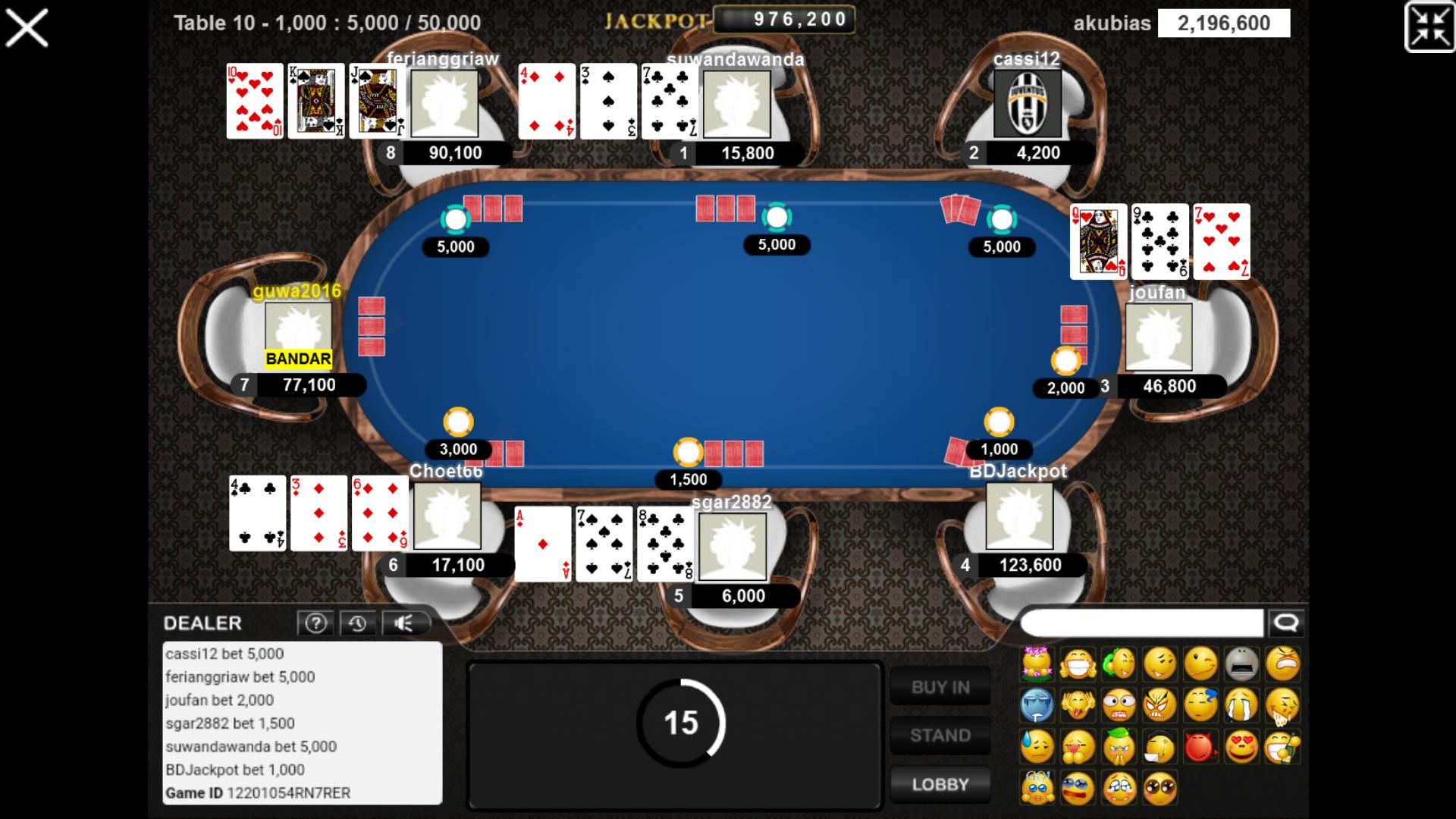Toggle the BANDAR status on guwa2016
Screen dimensions: 1456x819
pyautogui.click(x=297, y=359)
